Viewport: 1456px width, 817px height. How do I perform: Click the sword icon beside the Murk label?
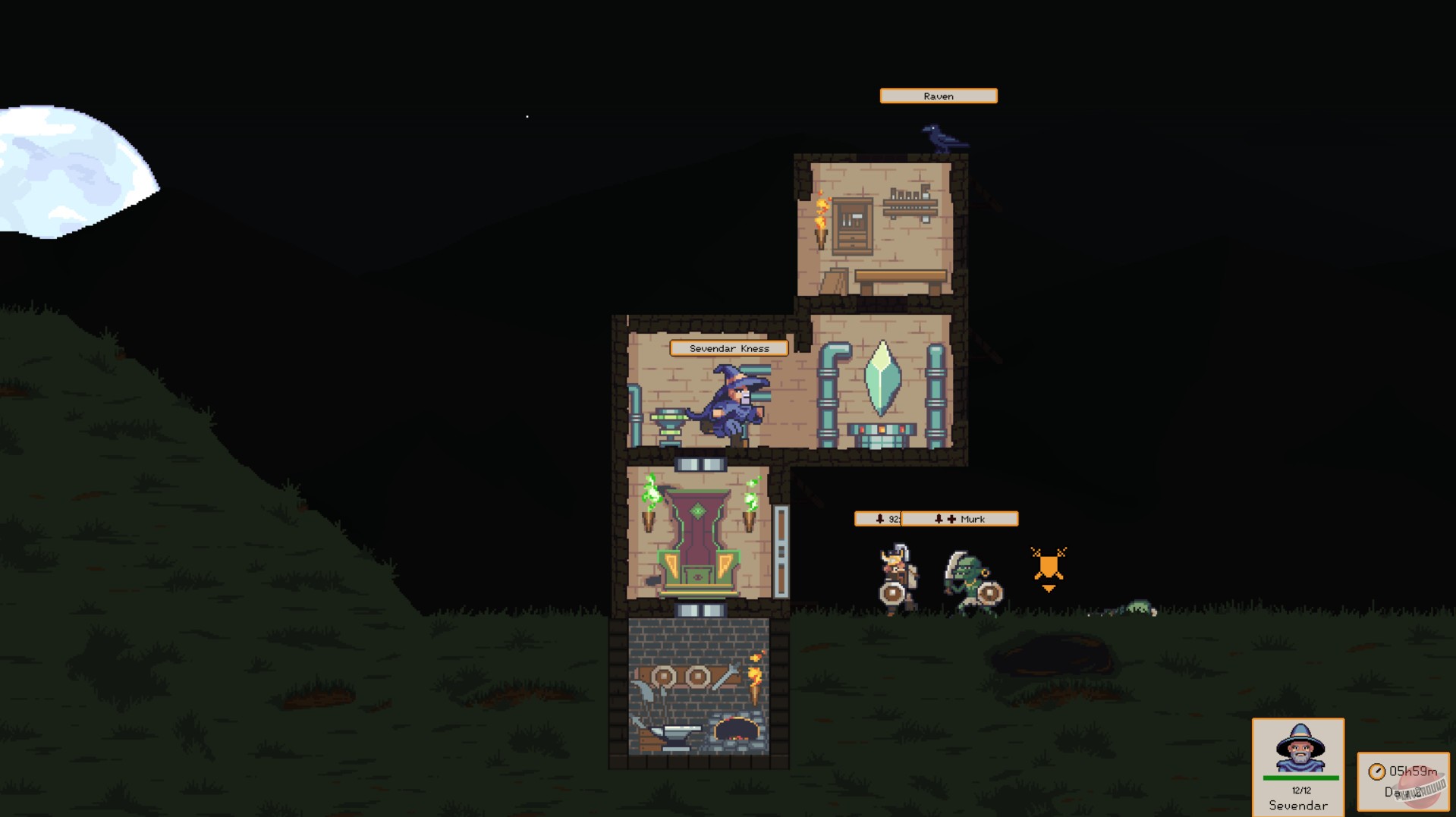click(x=951, y=519)
